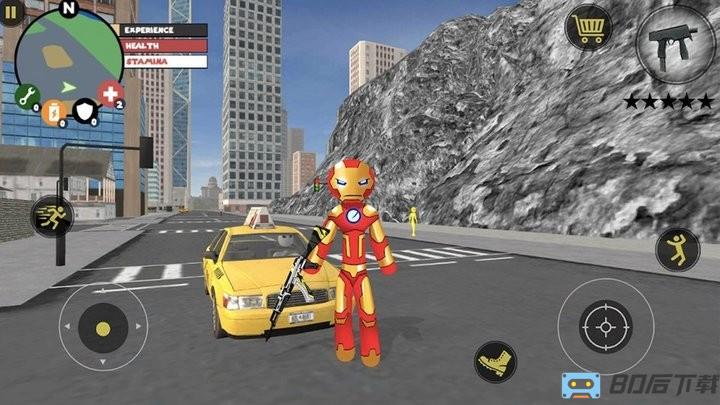Screen dimensions: 720x405
Task: Kick with the boot button
Action: coord(495,361)
